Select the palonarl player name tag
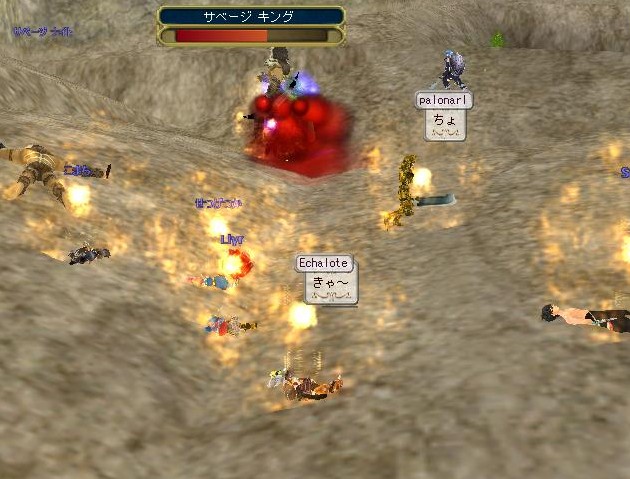Viewport: 630px width, 479px height. tap(443, 100)
